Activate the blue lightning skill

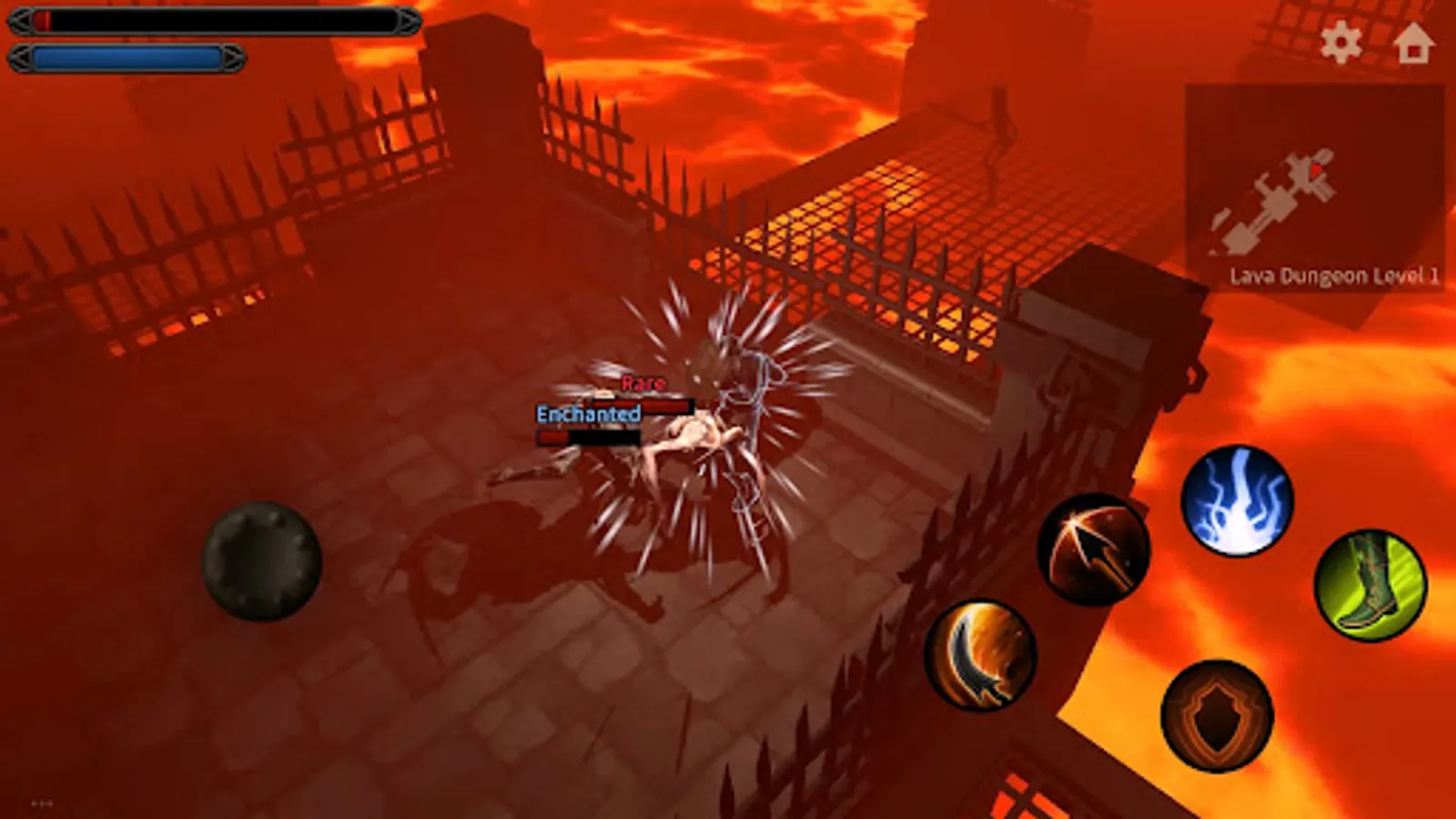click(x=1239, y=501)
